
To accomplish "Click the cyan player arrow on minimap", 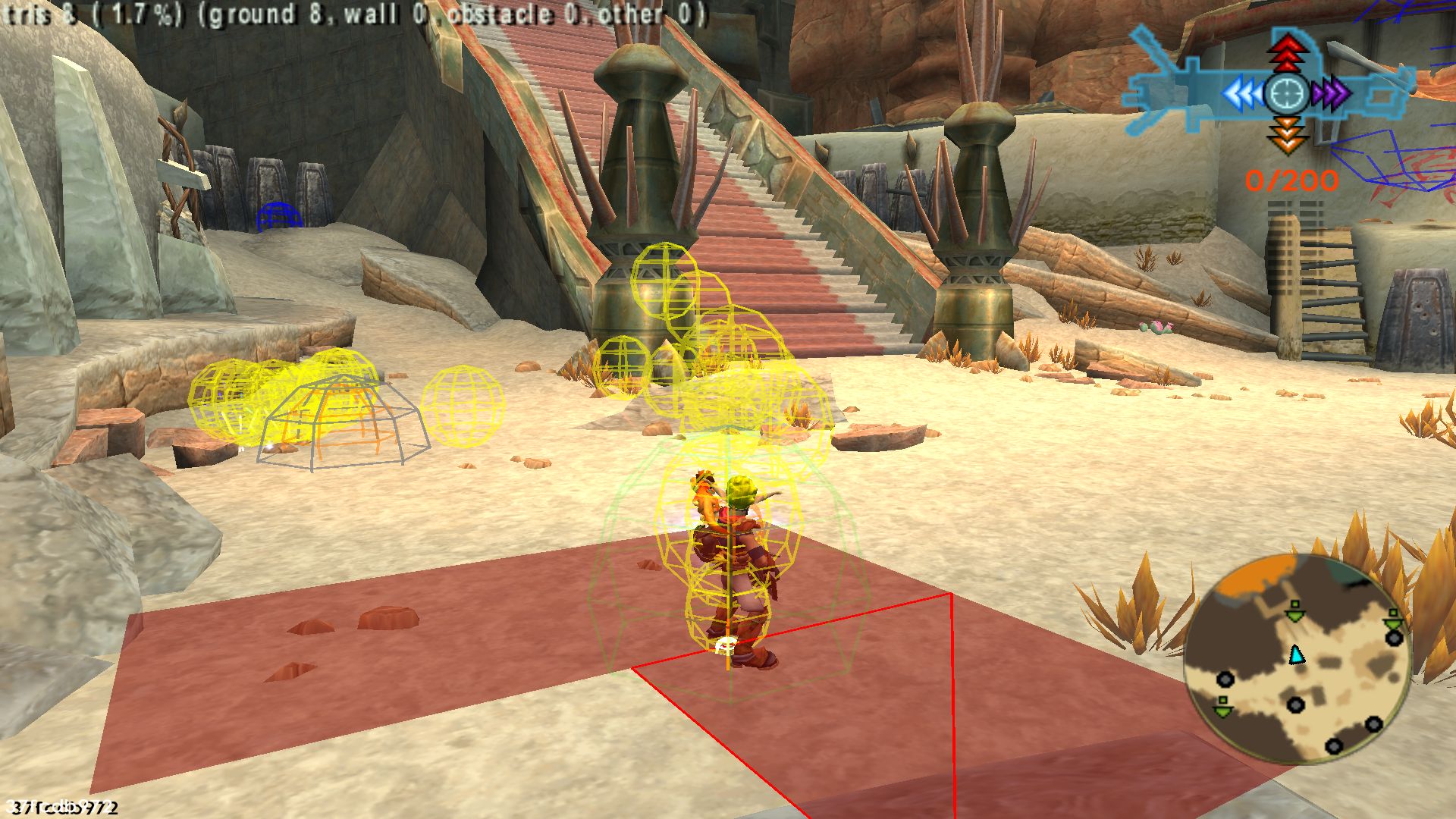I will [1297, 654].
